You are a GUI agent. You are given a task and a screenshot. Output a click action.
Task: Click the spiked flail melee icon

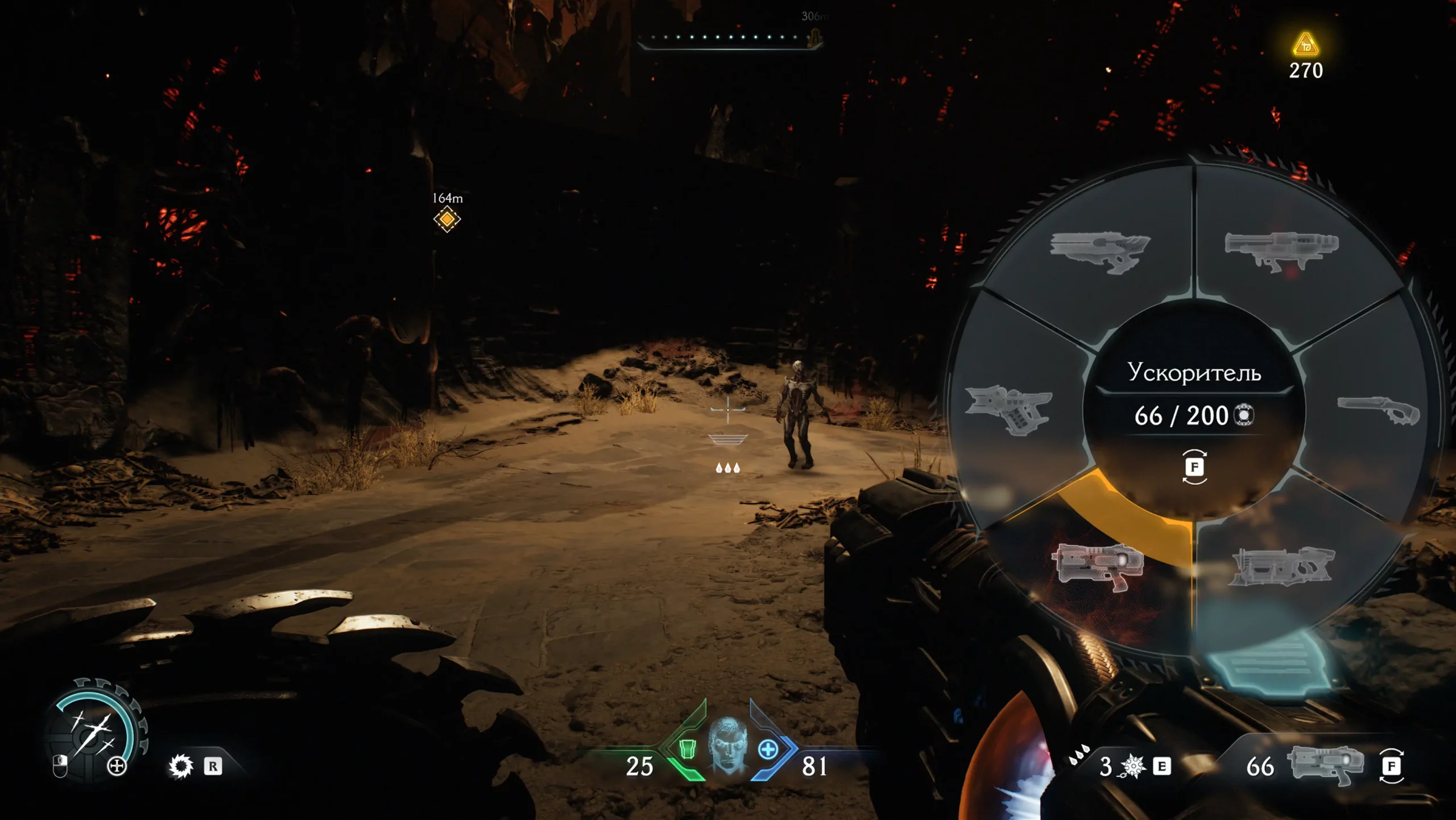[x=1132, y=766]
